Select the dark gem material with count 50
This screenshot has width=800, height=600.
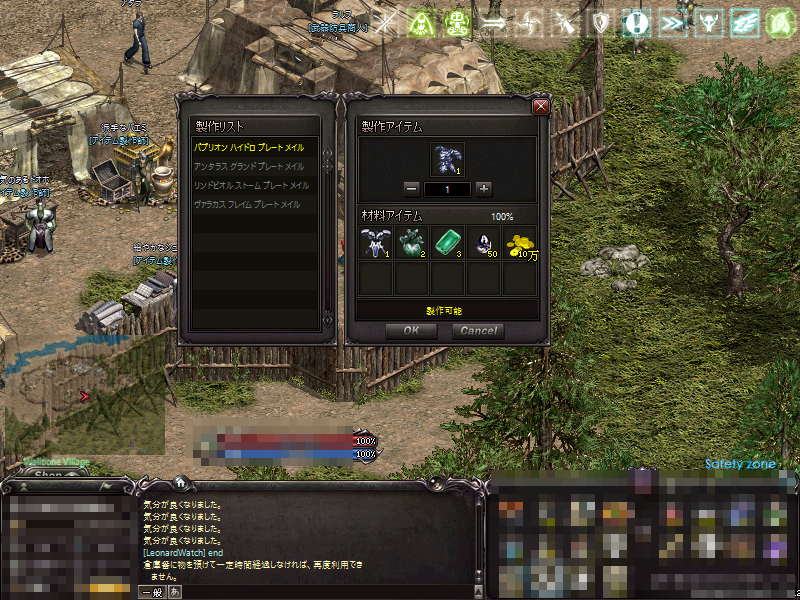(483, 242)
